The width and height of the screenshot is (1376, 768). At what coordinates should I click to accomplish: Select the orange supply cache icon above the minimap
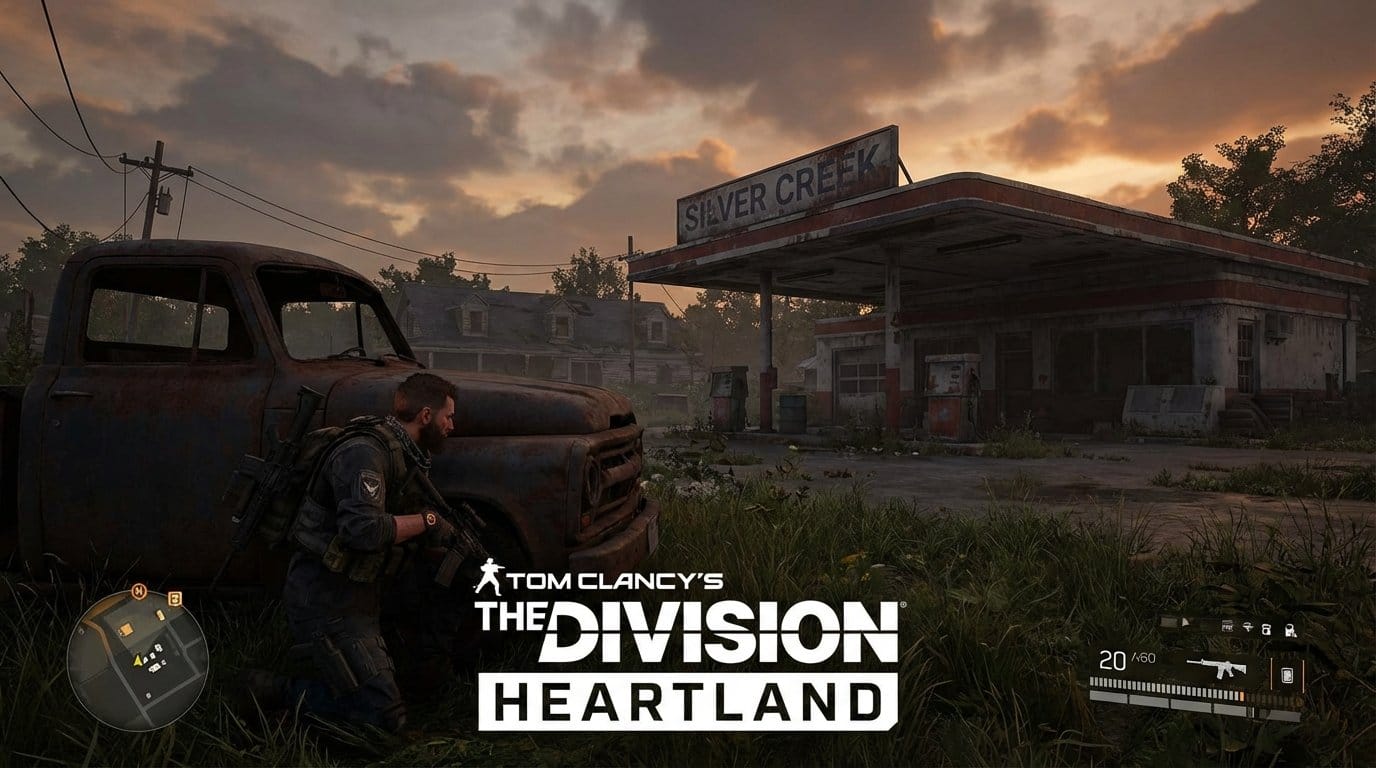coord(175,599)
